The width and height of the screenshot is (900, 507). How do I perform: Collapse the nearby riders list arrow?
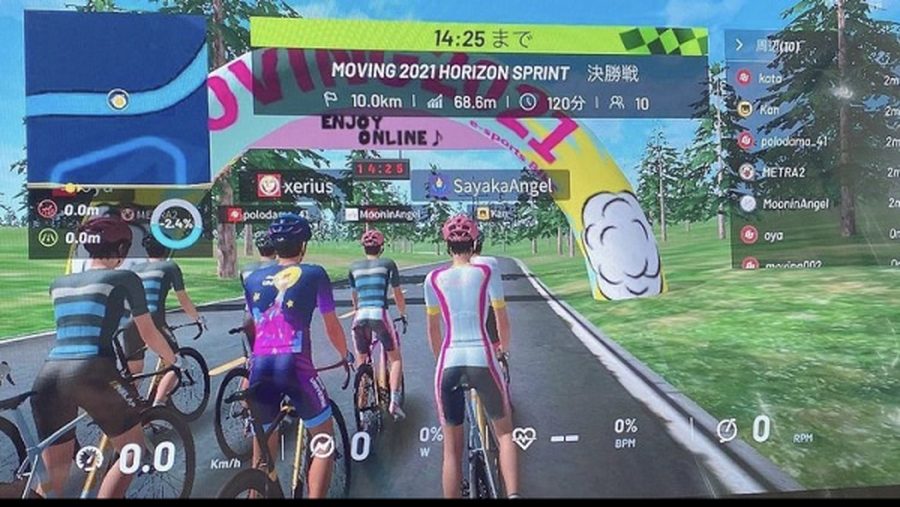pos(740,45)
